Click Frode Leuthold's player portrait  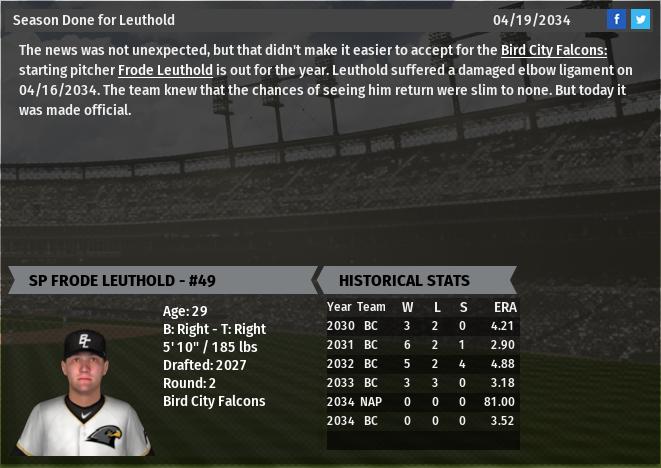click(84, 390)
